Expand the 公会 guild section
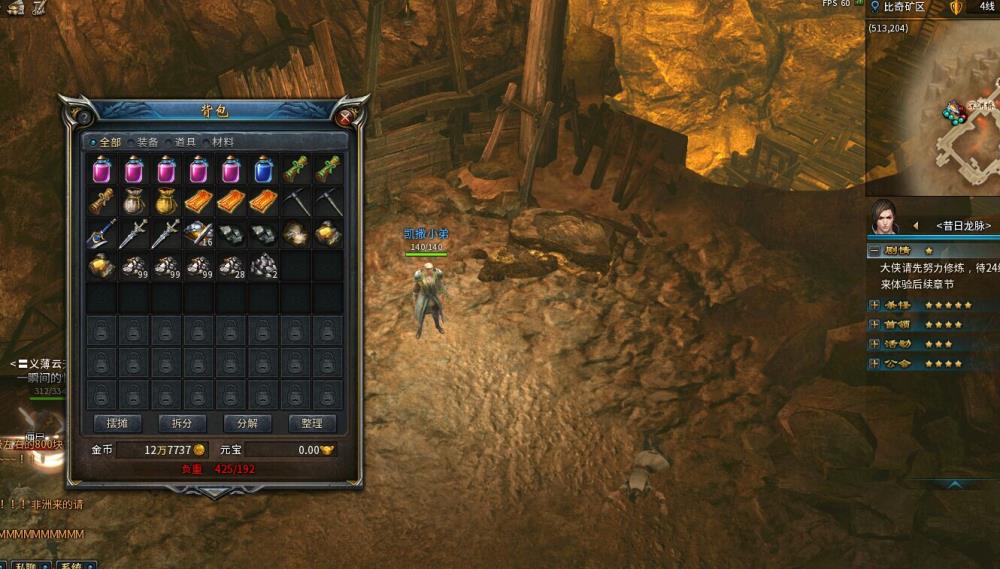The image size is (1000, 569). click(875, 363)
